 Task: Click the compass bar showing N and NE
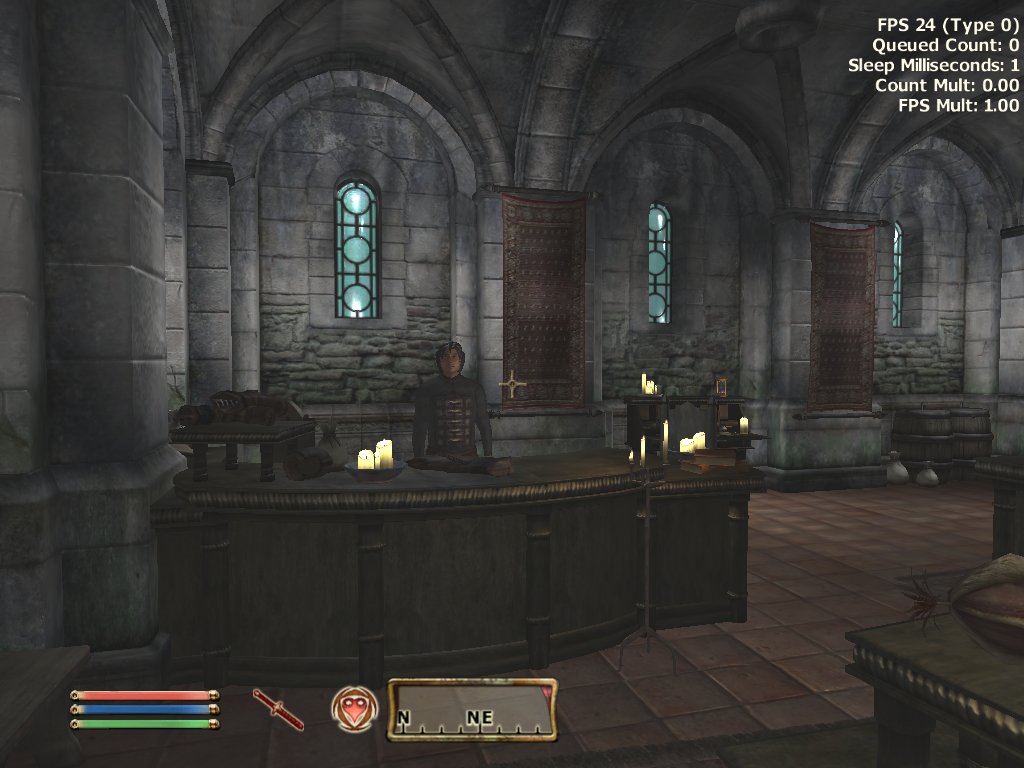point(472,710)
